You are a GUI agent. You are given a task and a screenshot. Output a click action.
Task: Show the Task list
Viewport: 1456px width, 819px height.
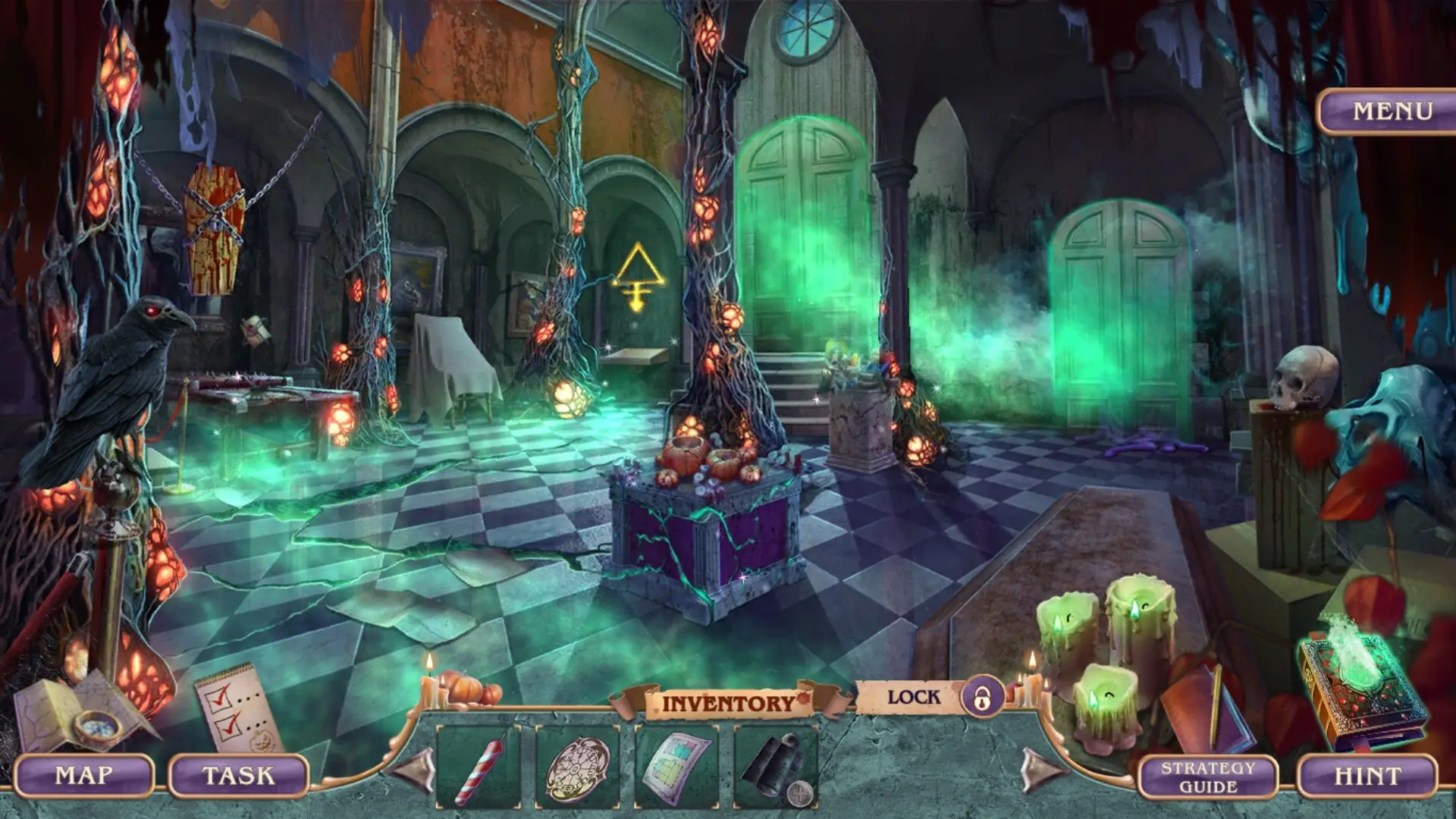[x=238, y=776]
